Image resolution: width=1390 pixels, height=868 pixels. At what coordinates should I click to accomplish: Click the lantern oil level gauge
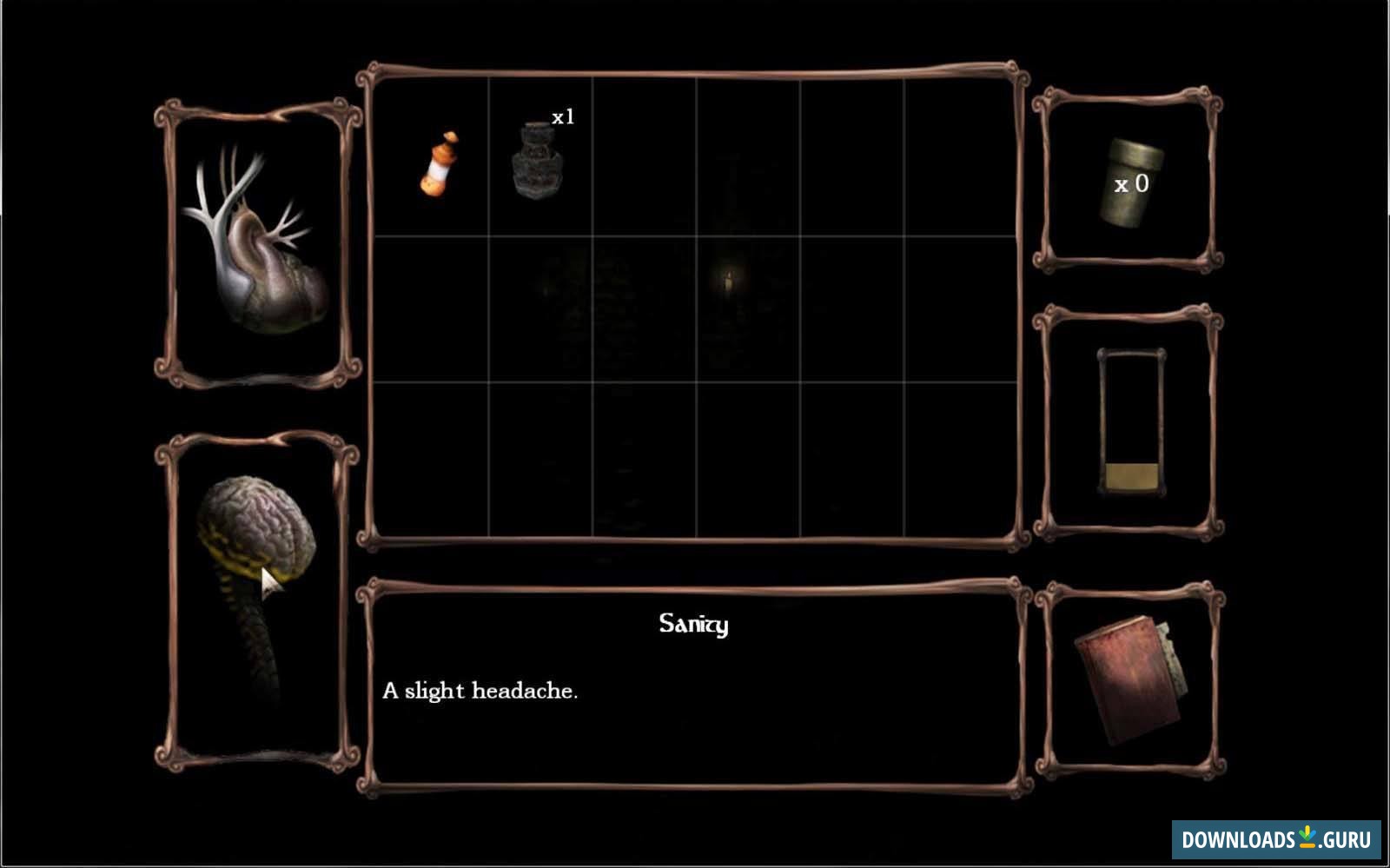[x=1129, y=423]
